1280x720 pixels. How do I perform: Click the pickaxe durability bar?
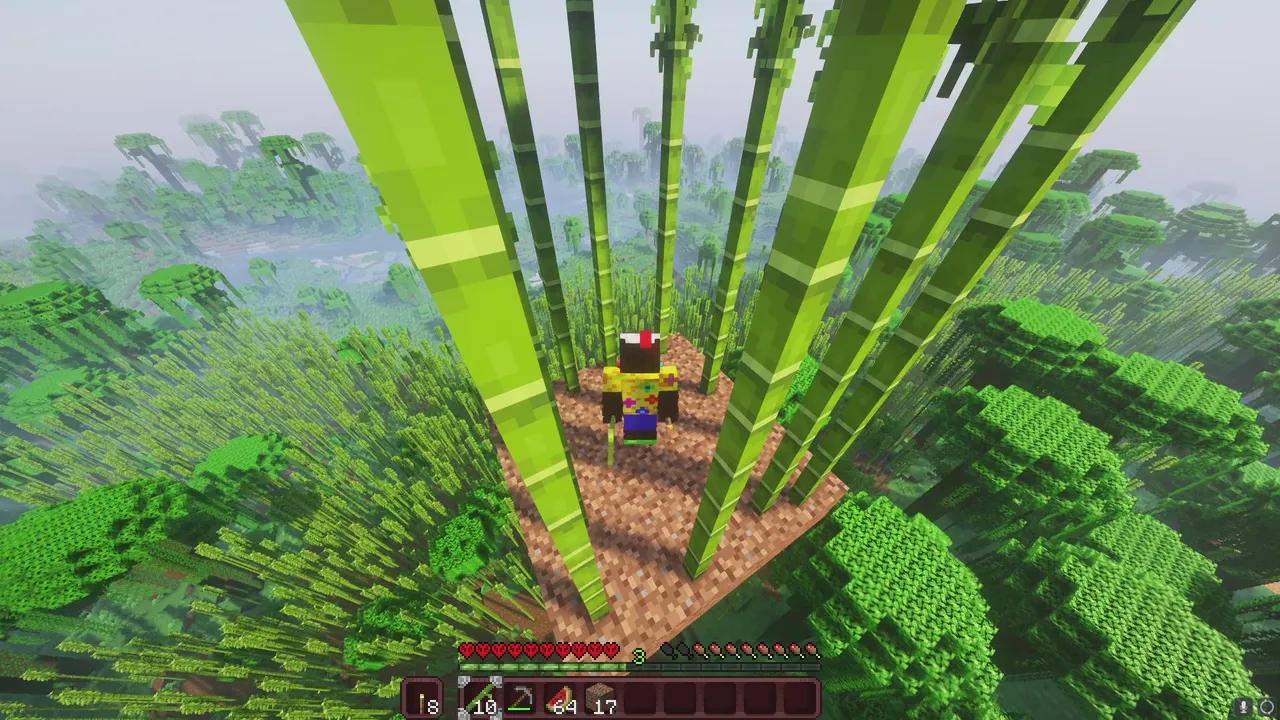point(518,708)
